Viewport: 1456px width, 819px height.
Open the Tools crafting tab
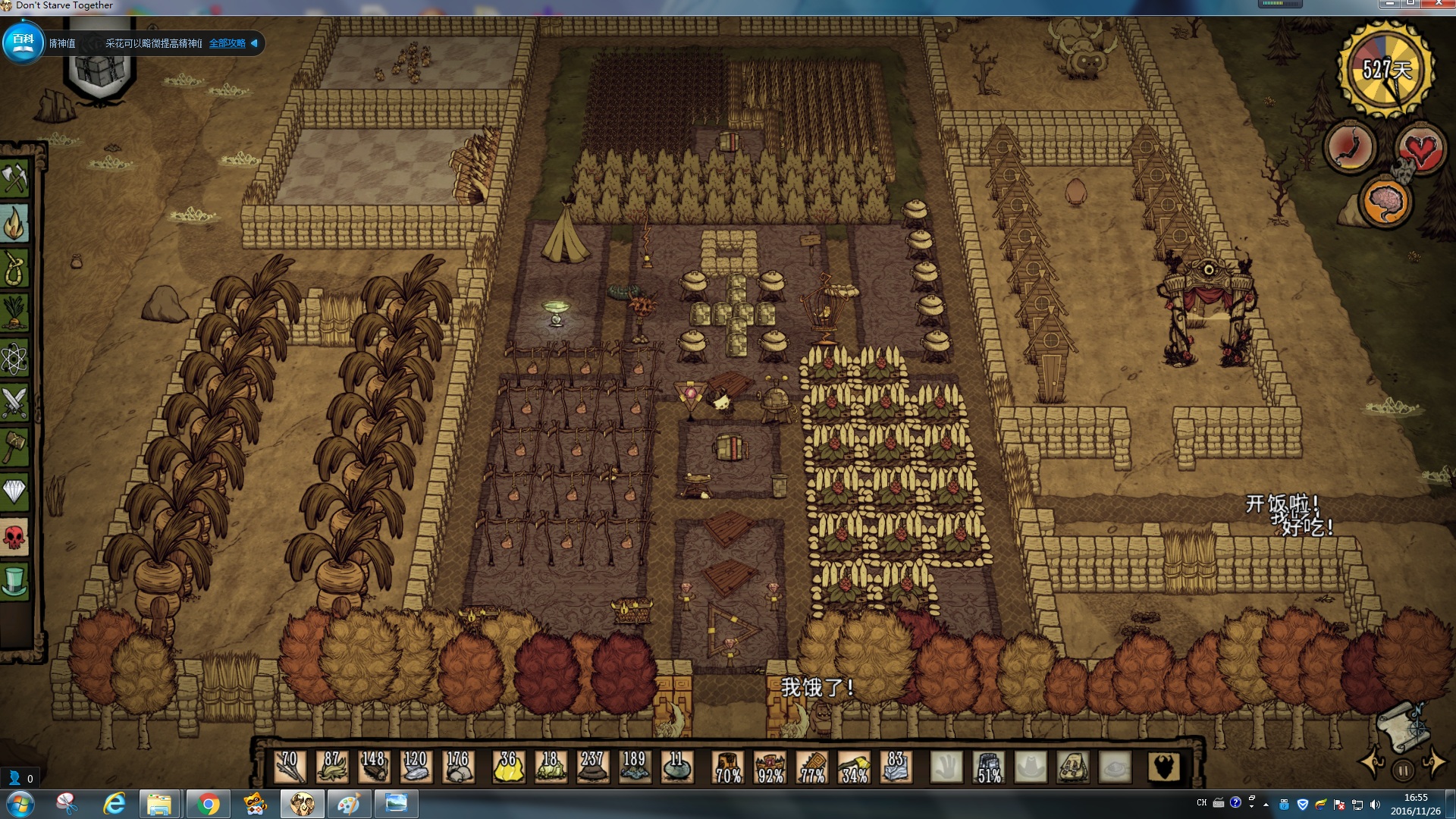pyautogui.click(x=14, y=178)
